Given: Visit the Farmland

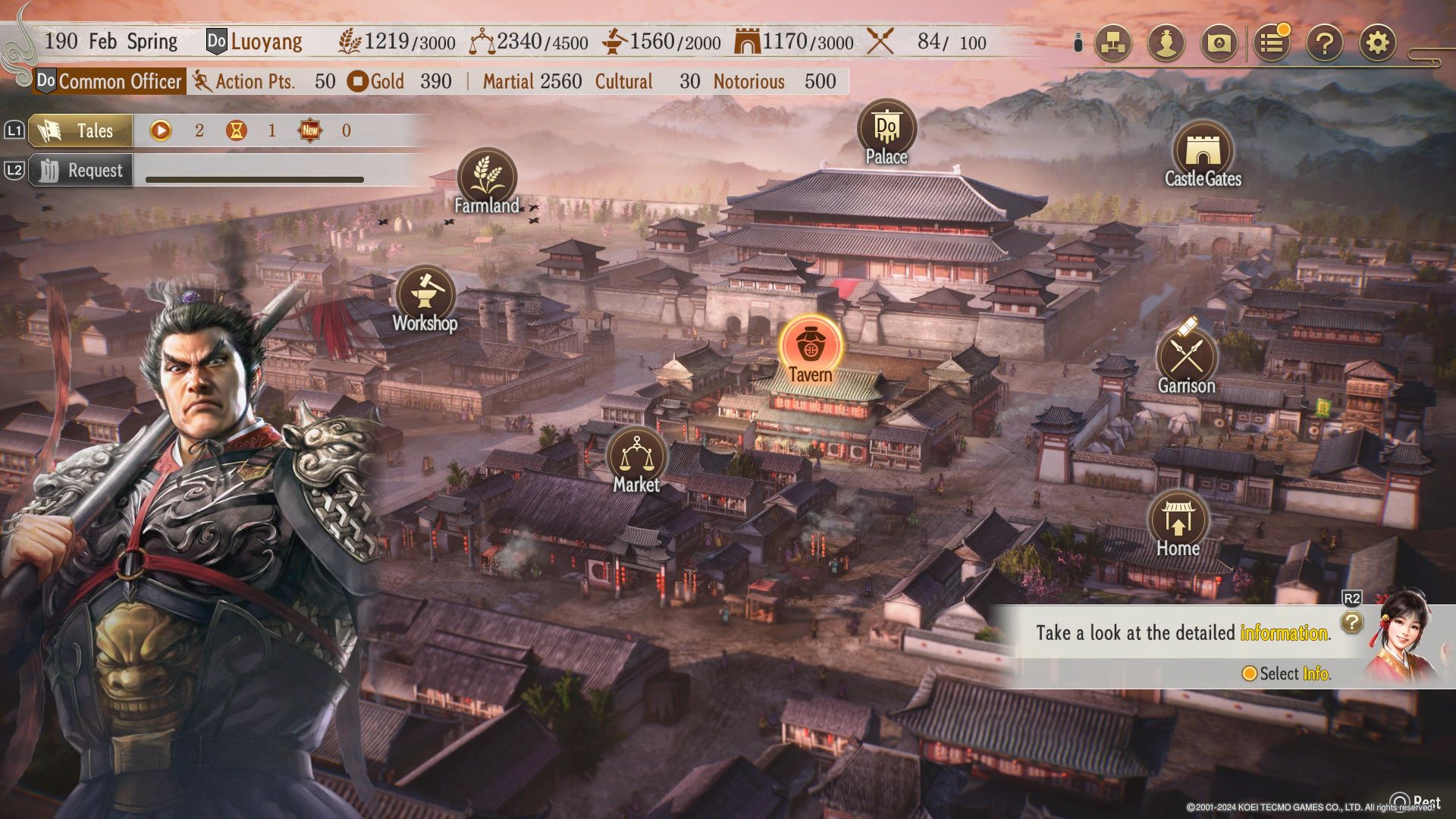Looking at the screenshot, I should coord(487,177).
